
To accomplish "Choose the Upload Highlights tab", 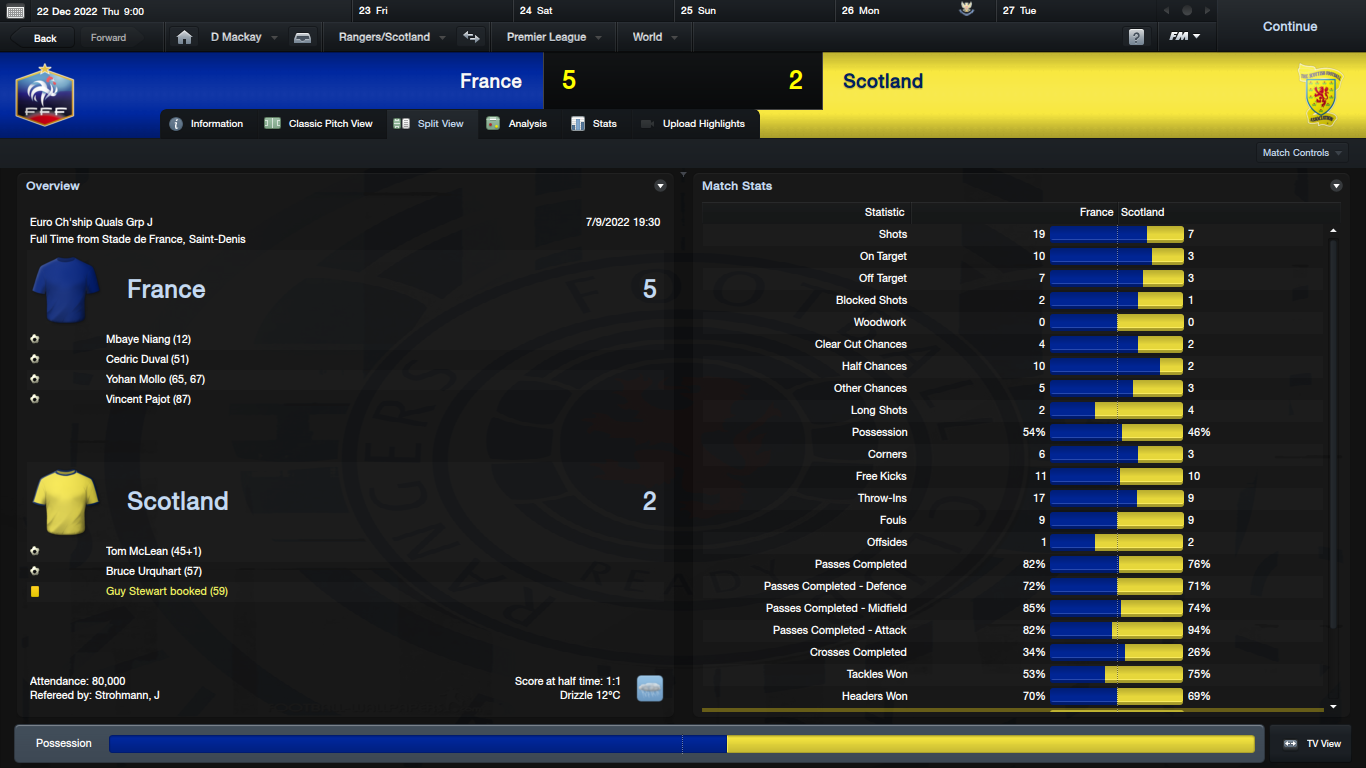I will pos(693,124).
